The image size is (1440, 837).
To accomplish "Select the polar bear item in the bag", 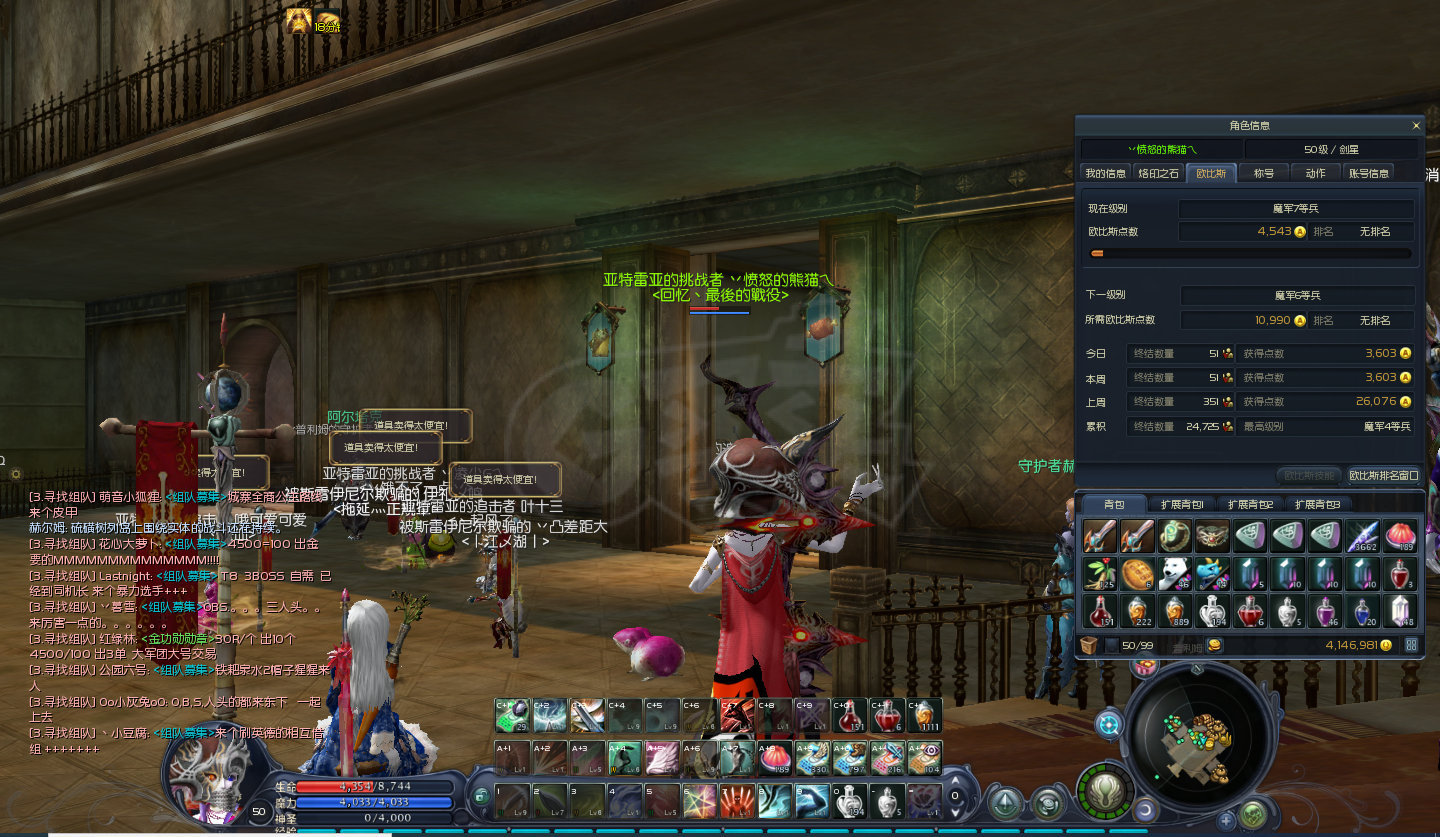I will 1175,573.
